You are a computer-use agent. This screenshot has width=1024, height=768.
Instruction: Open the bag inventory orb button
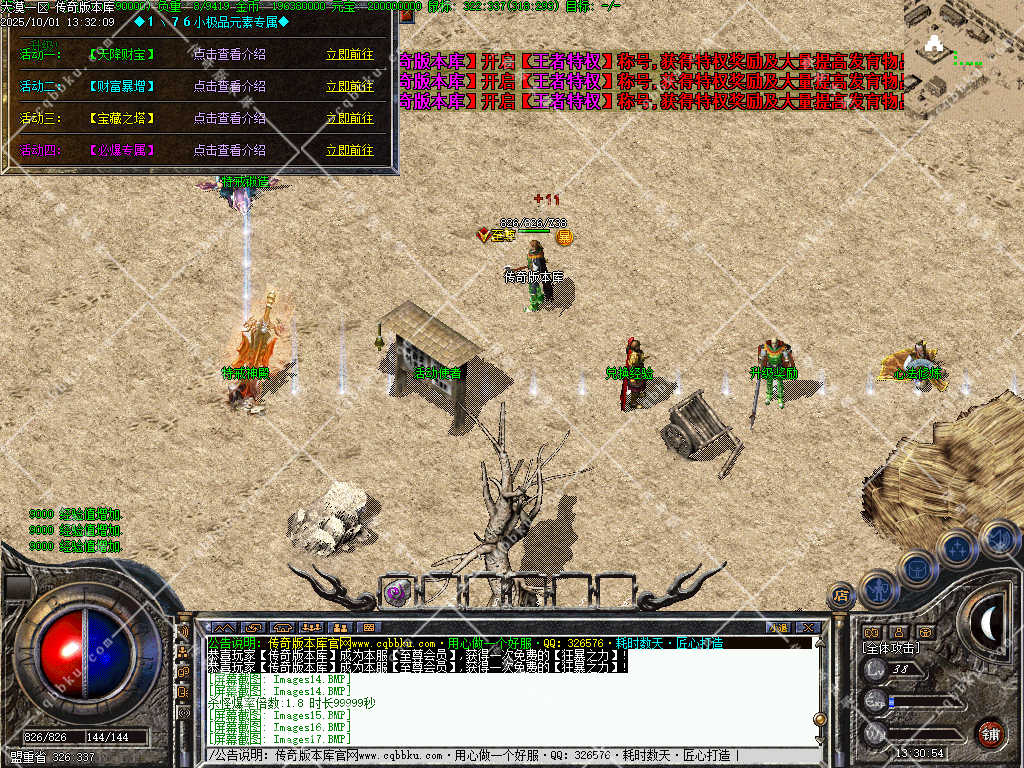915,569
